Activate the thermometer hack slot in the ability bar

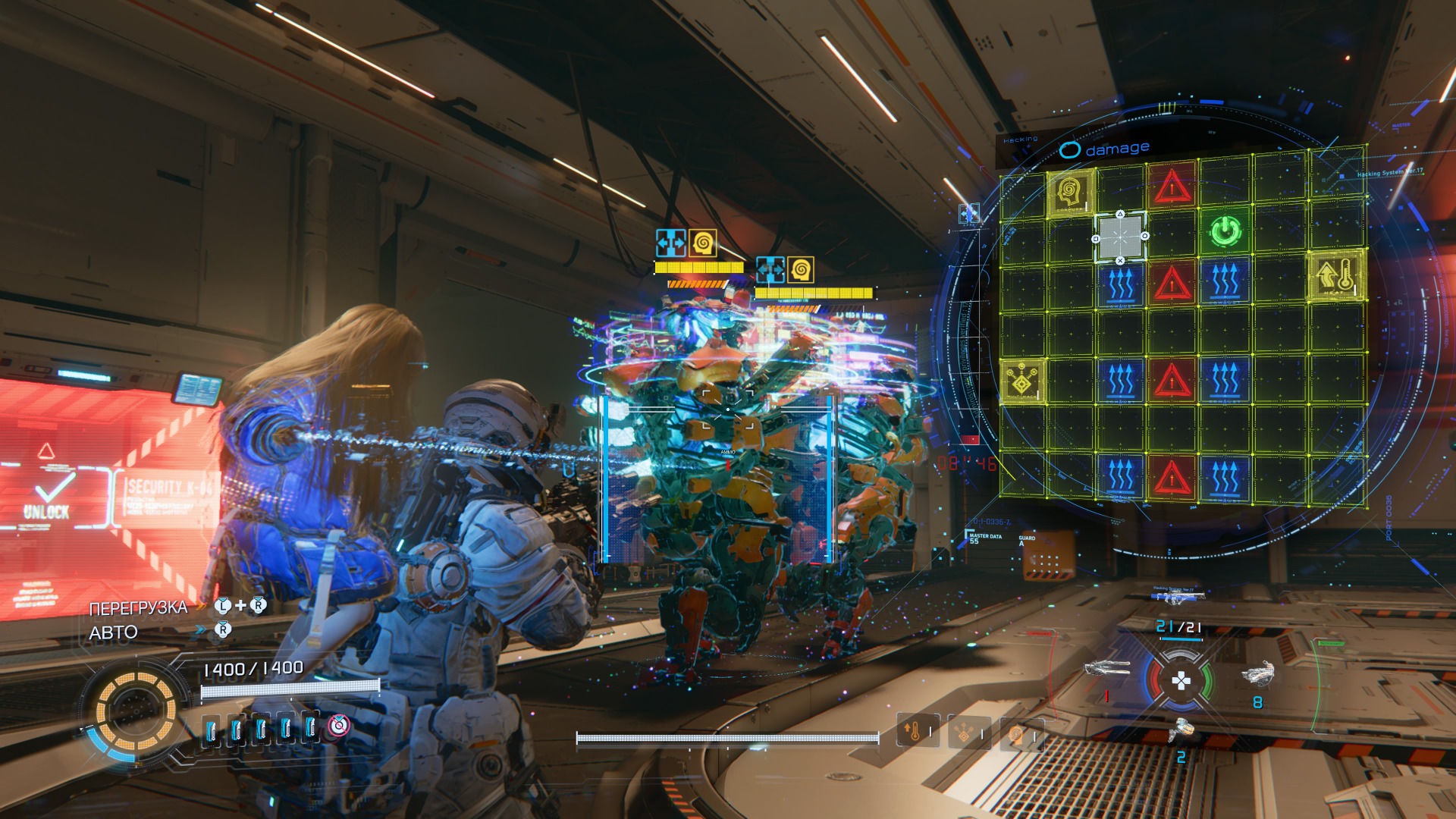(x=915, y=732)
